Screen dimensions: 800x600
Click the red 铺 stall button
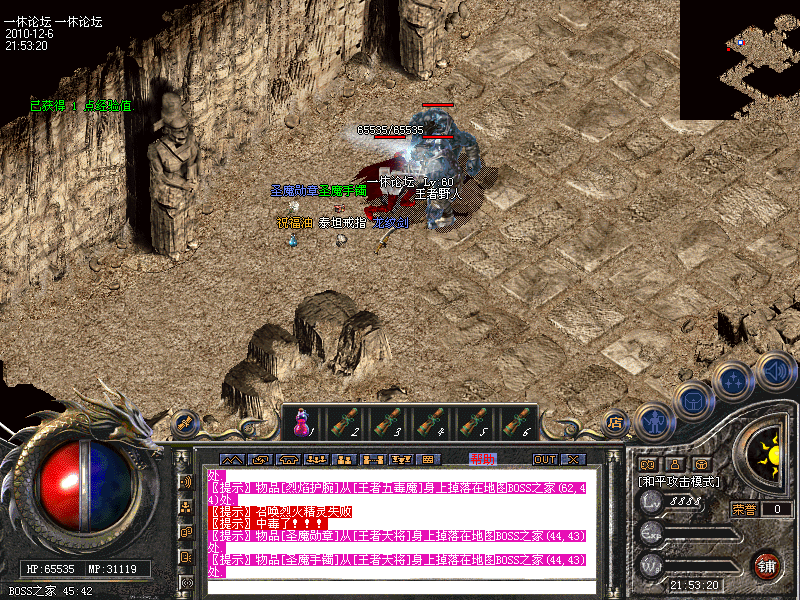pos(767,564)
